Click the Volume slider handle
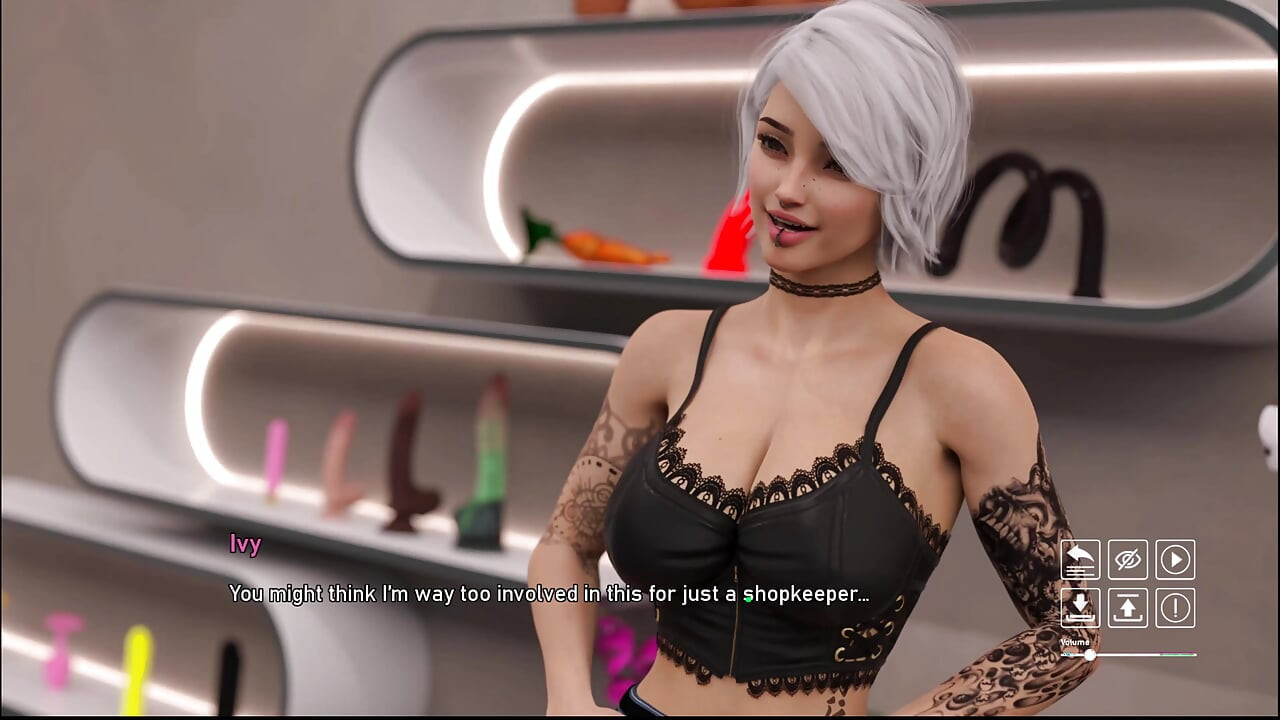The image size is (1280, 720). [x=1089, y=655]
